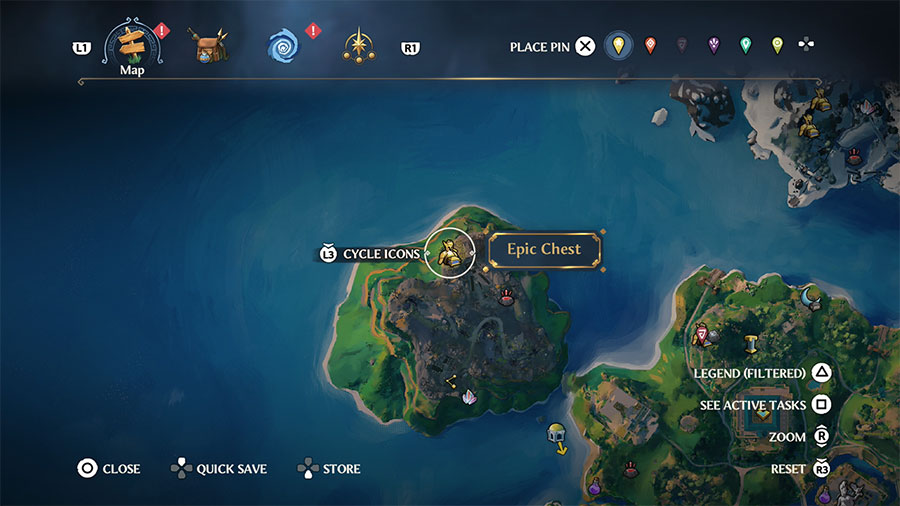
Task: Pick the teal map pin
Action: [745, 45]
